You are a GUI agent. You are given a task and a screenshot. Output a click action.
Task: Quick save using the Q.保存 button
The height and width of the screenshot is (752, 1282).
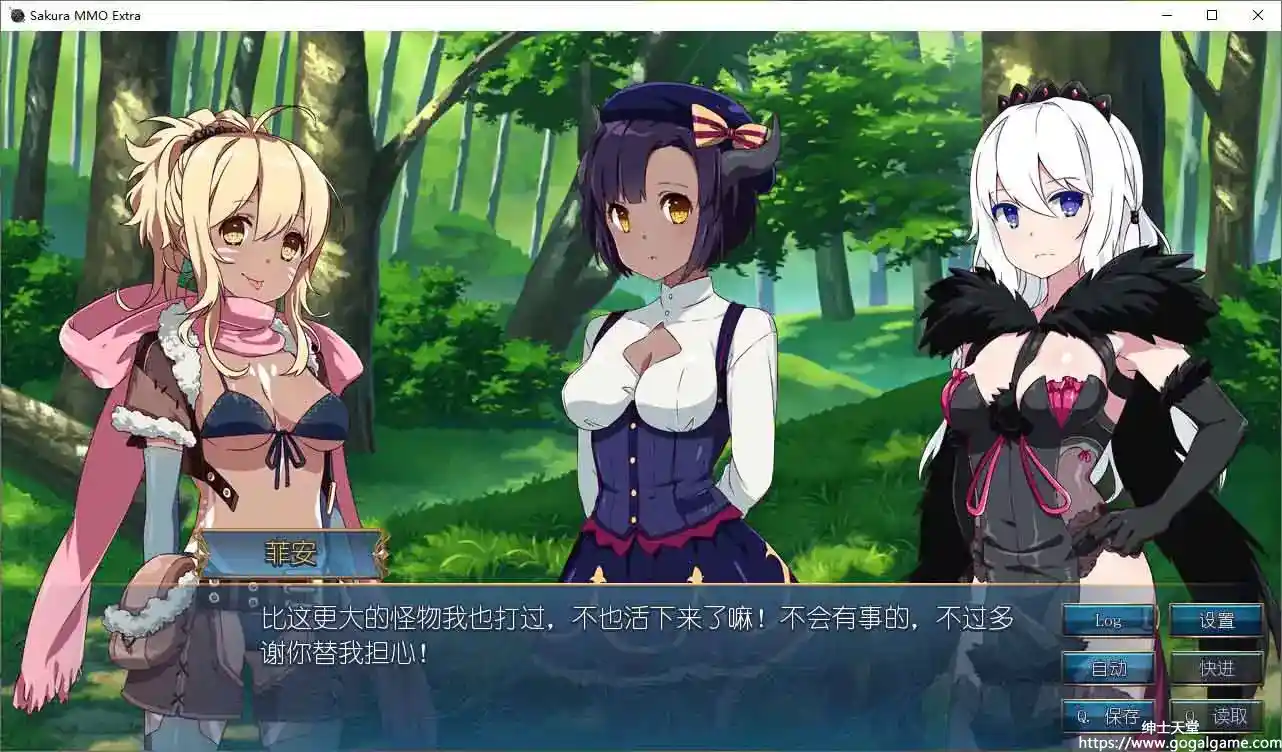click(1108, 713)
